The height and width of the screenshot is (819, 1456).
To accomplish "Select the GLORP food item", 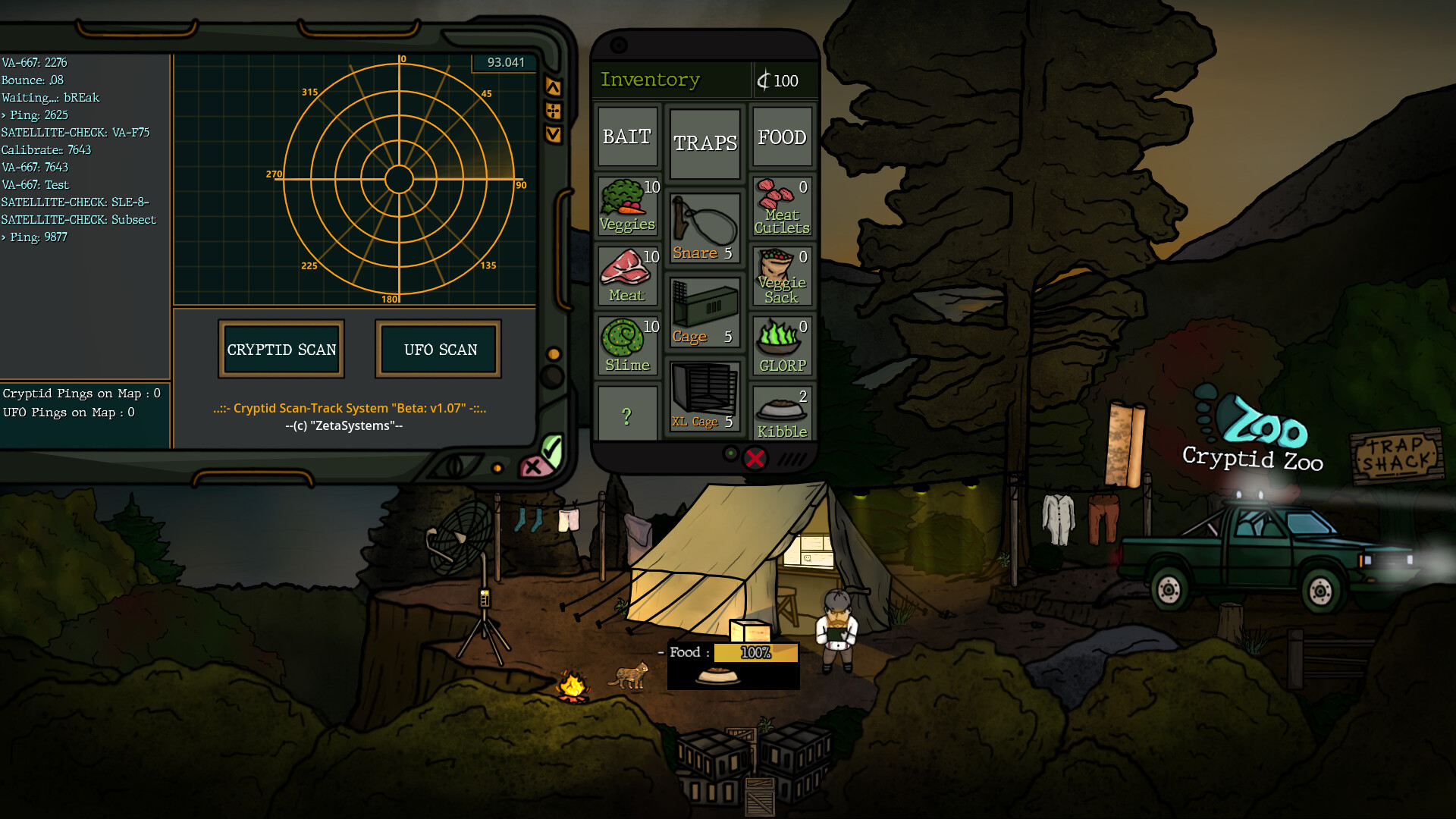I will click(x=782, y=344).
